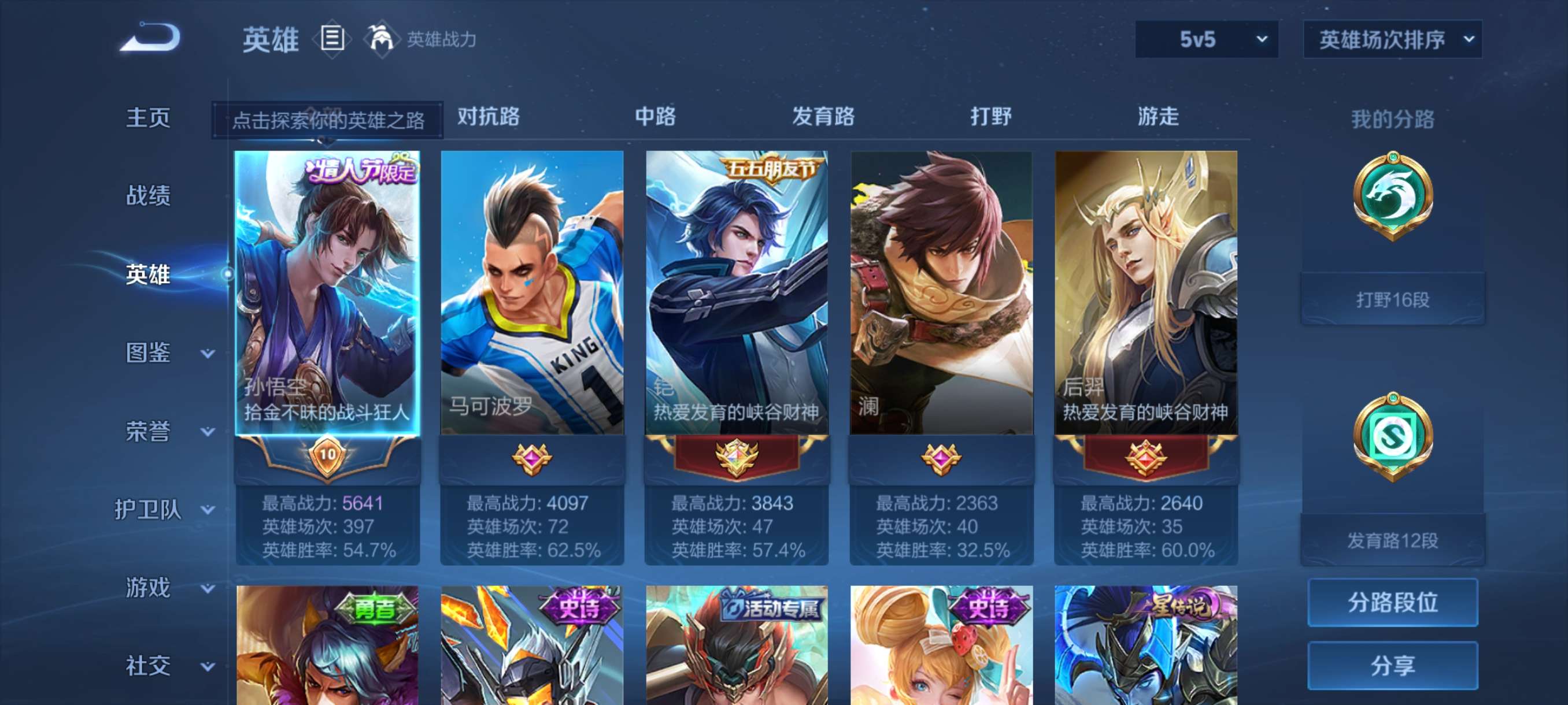Expand the 图鉴 sidebar section
The width and height of the screenshot is (1568, 705).
149,354
